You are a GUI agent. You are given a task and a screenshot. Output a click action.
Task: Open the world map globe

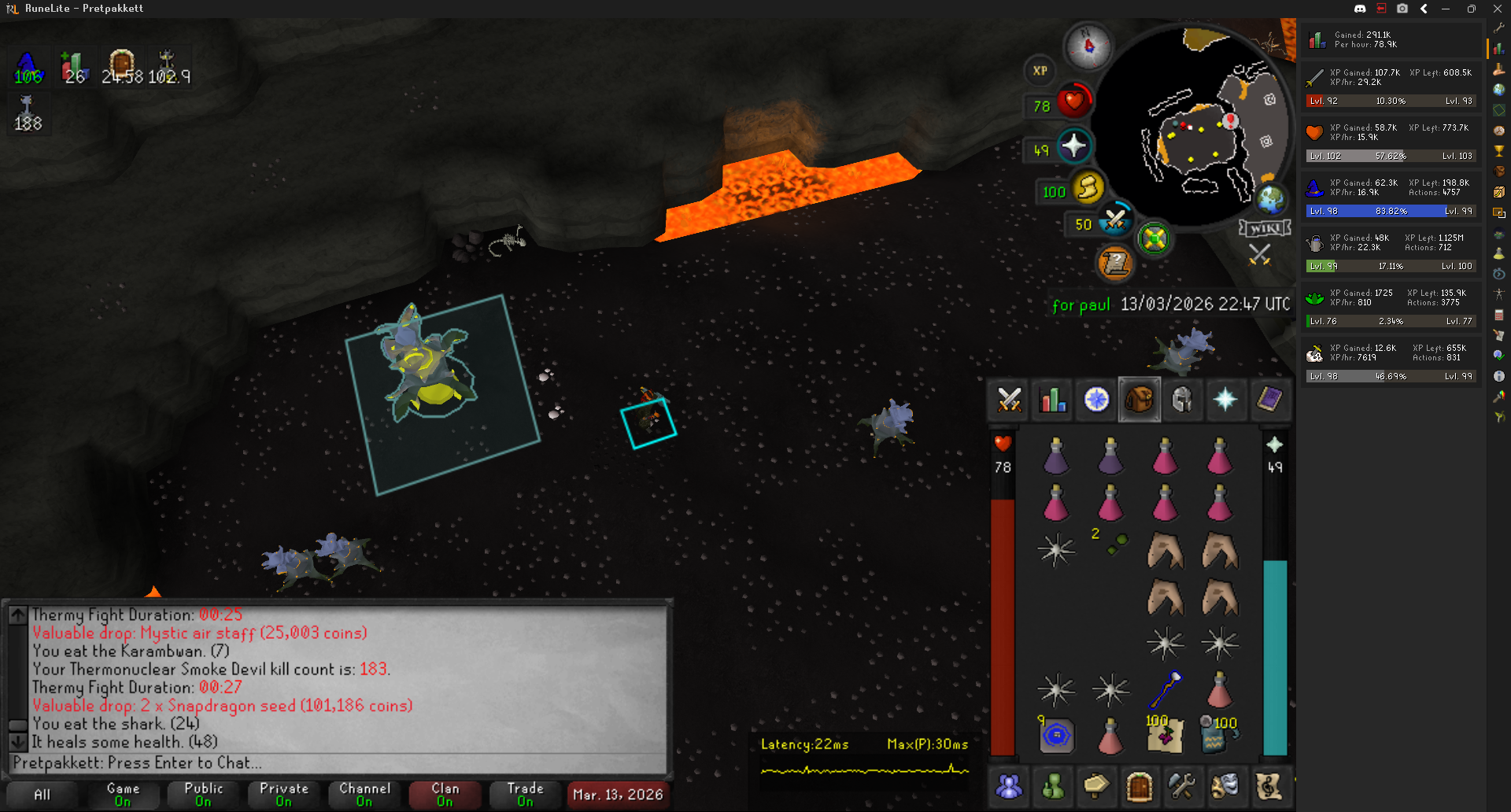[x=1270, y=199]
